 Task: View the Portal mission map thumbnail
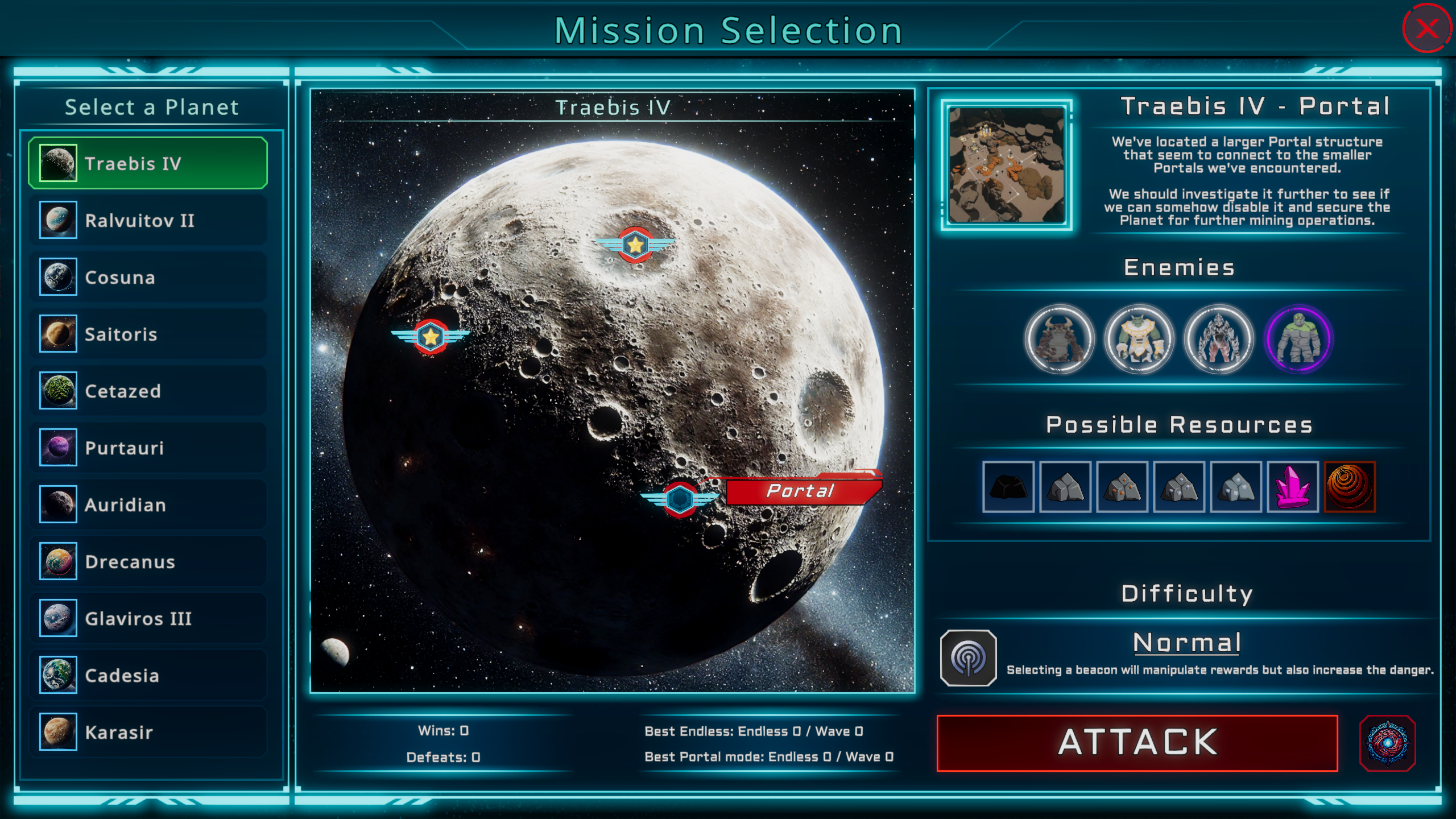[x=1006, y=164]
